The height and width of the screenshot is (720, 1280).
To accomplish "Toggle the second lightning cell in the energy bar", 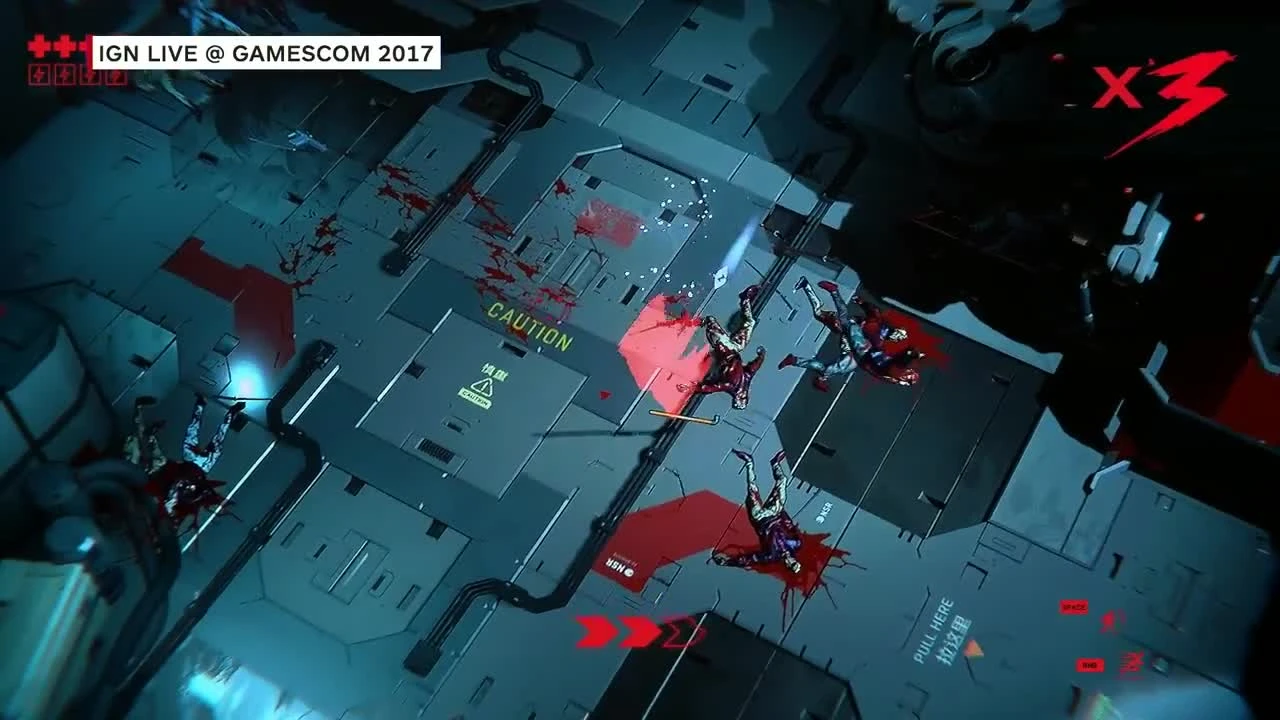I will coord(64,74).
